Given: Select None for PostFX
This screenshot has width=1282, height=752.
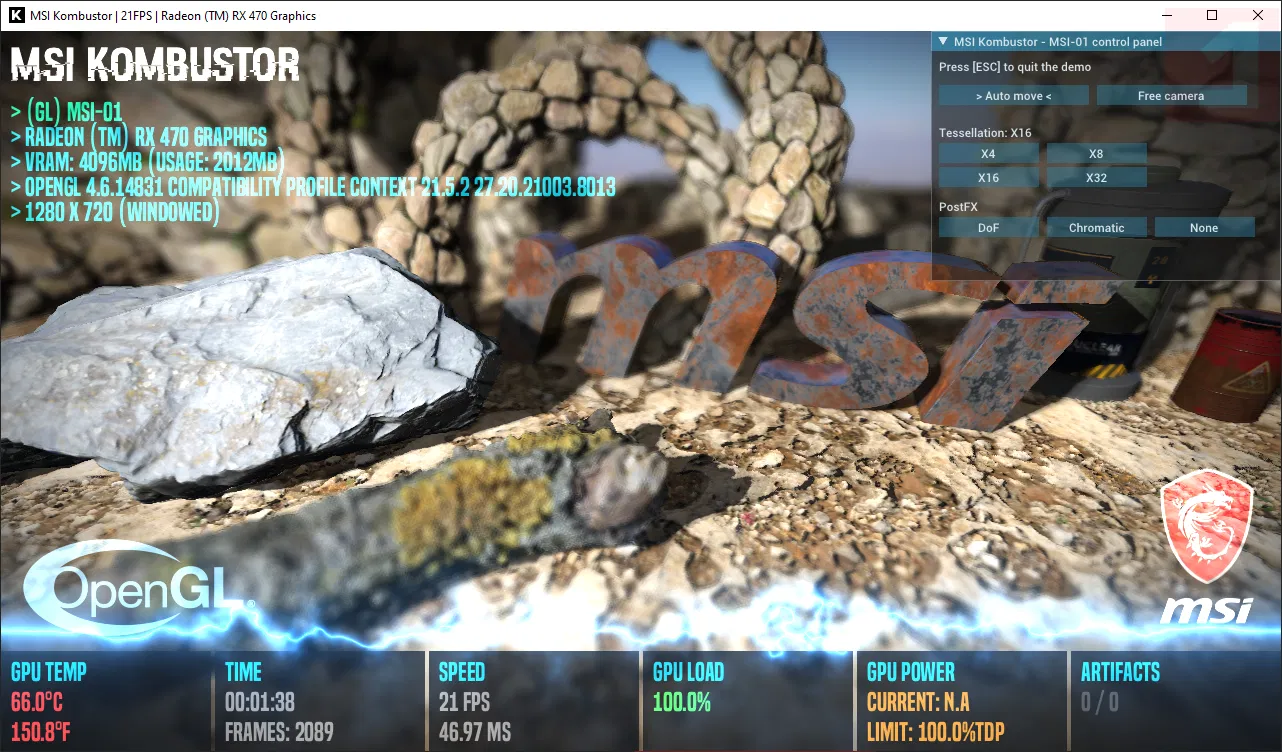Looking at the screenshot, I should coord(1204,228).
